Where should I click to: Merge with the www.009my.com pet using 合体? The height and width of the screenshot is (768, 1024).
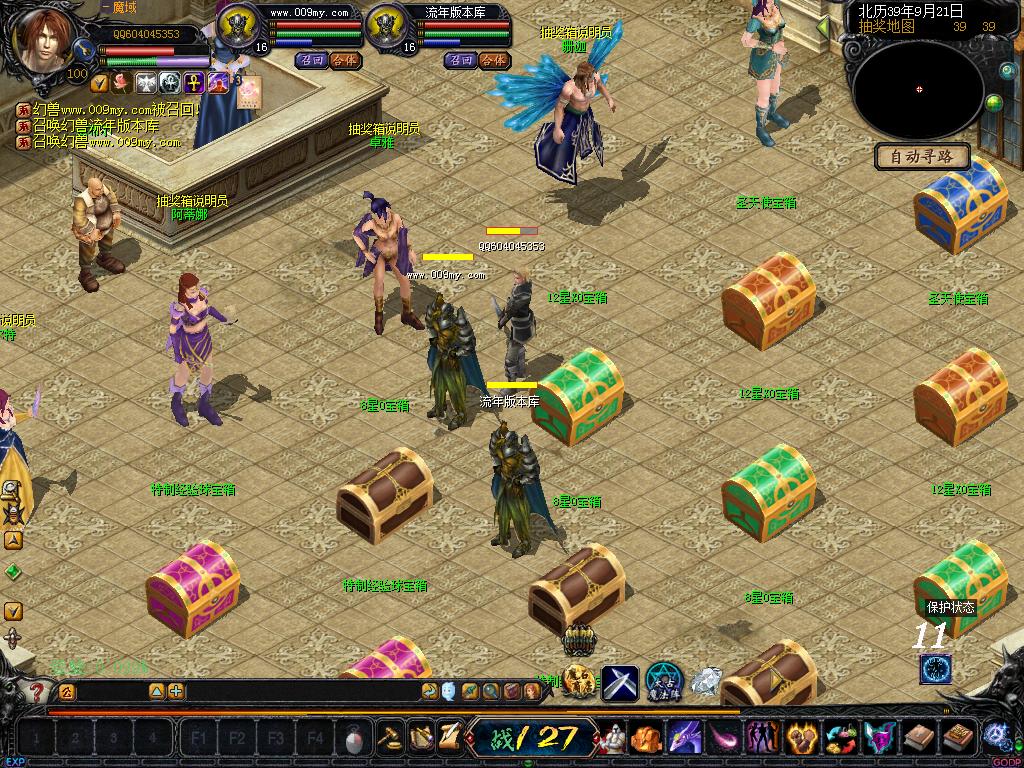pos(343,60)
